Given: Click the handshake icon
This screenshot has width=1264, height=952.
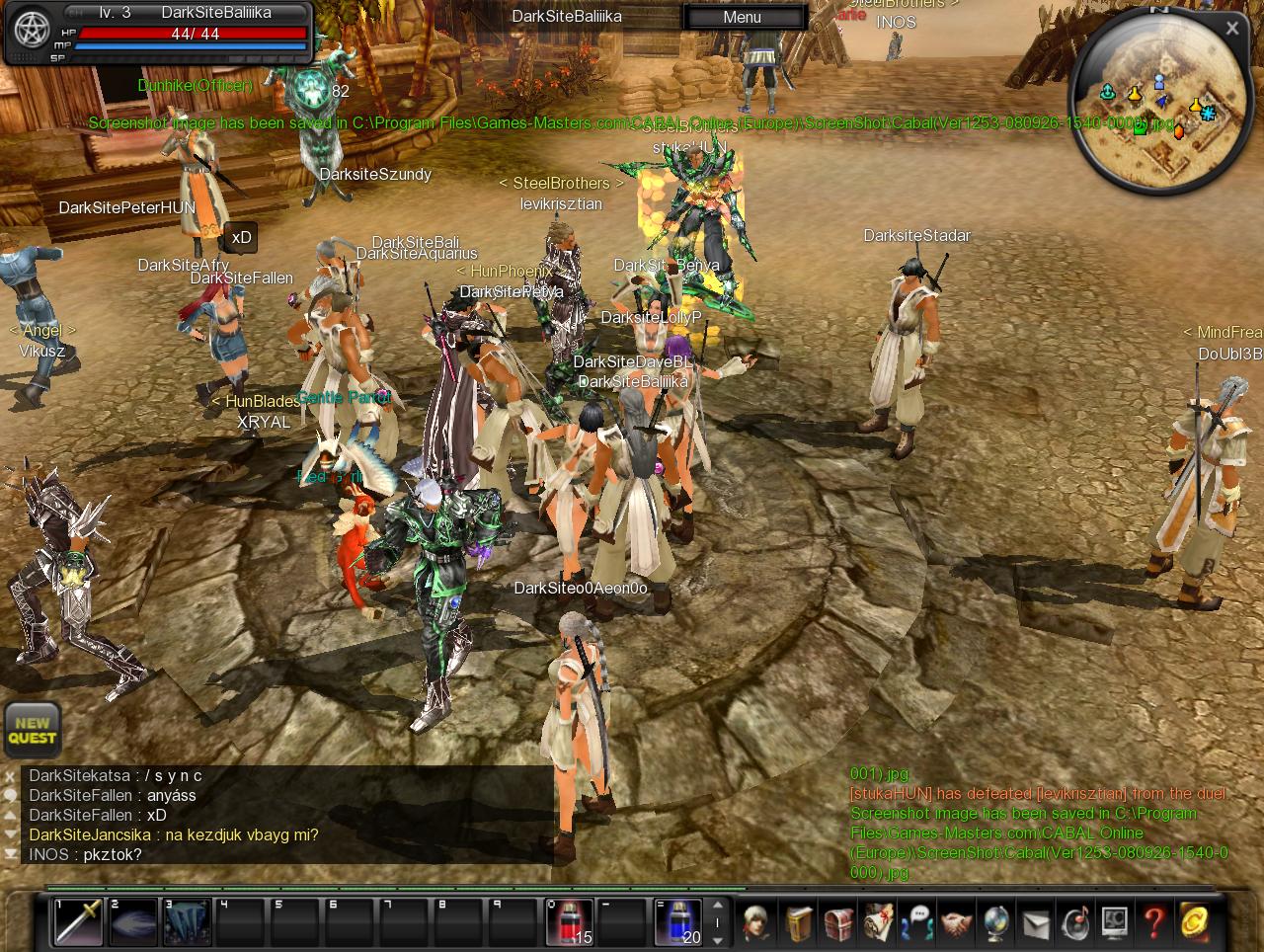Looking at the screenshot, I should pos(956,923).
